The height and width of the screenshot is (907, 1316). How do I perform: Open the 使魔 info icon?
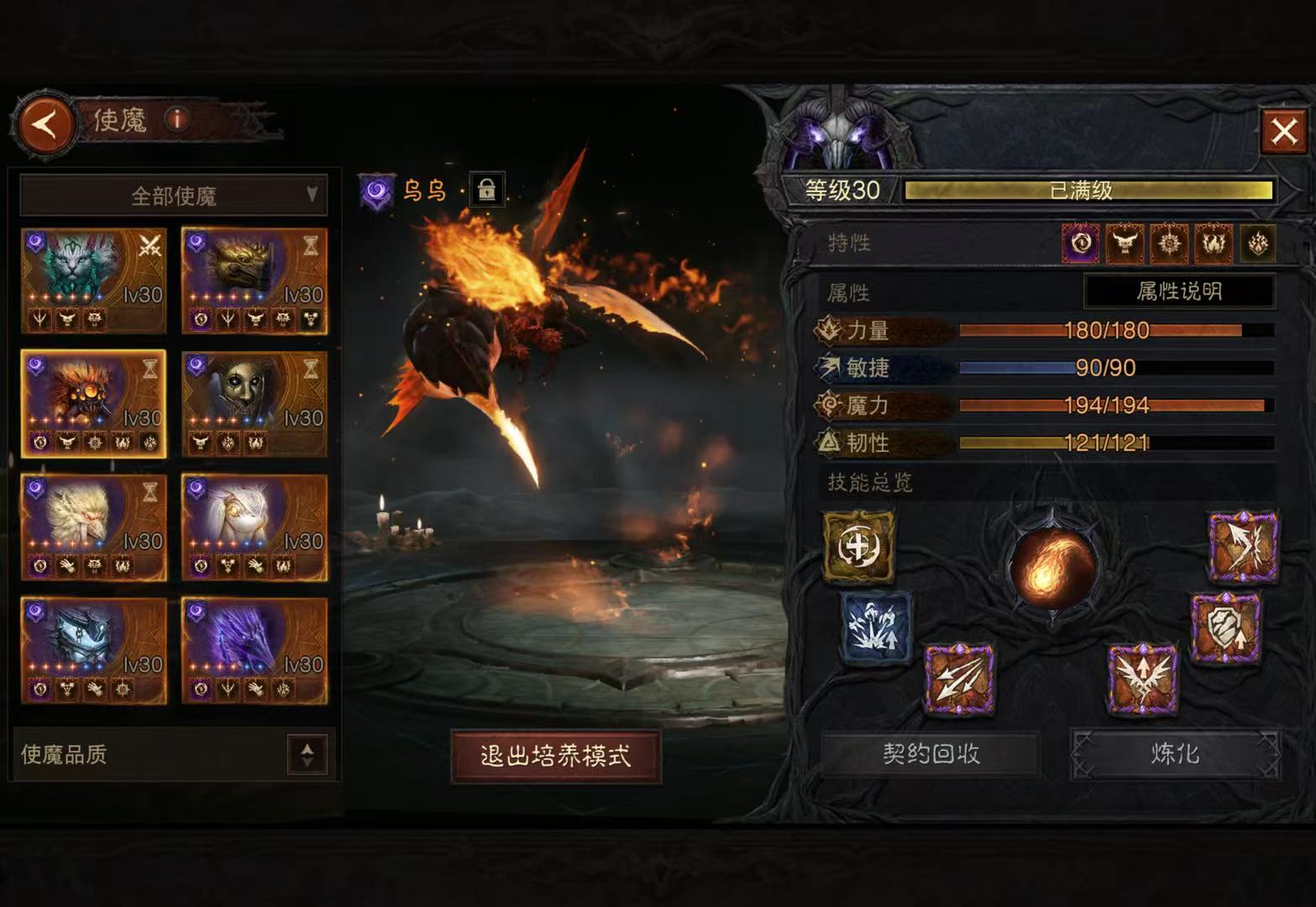coord(176,119)
